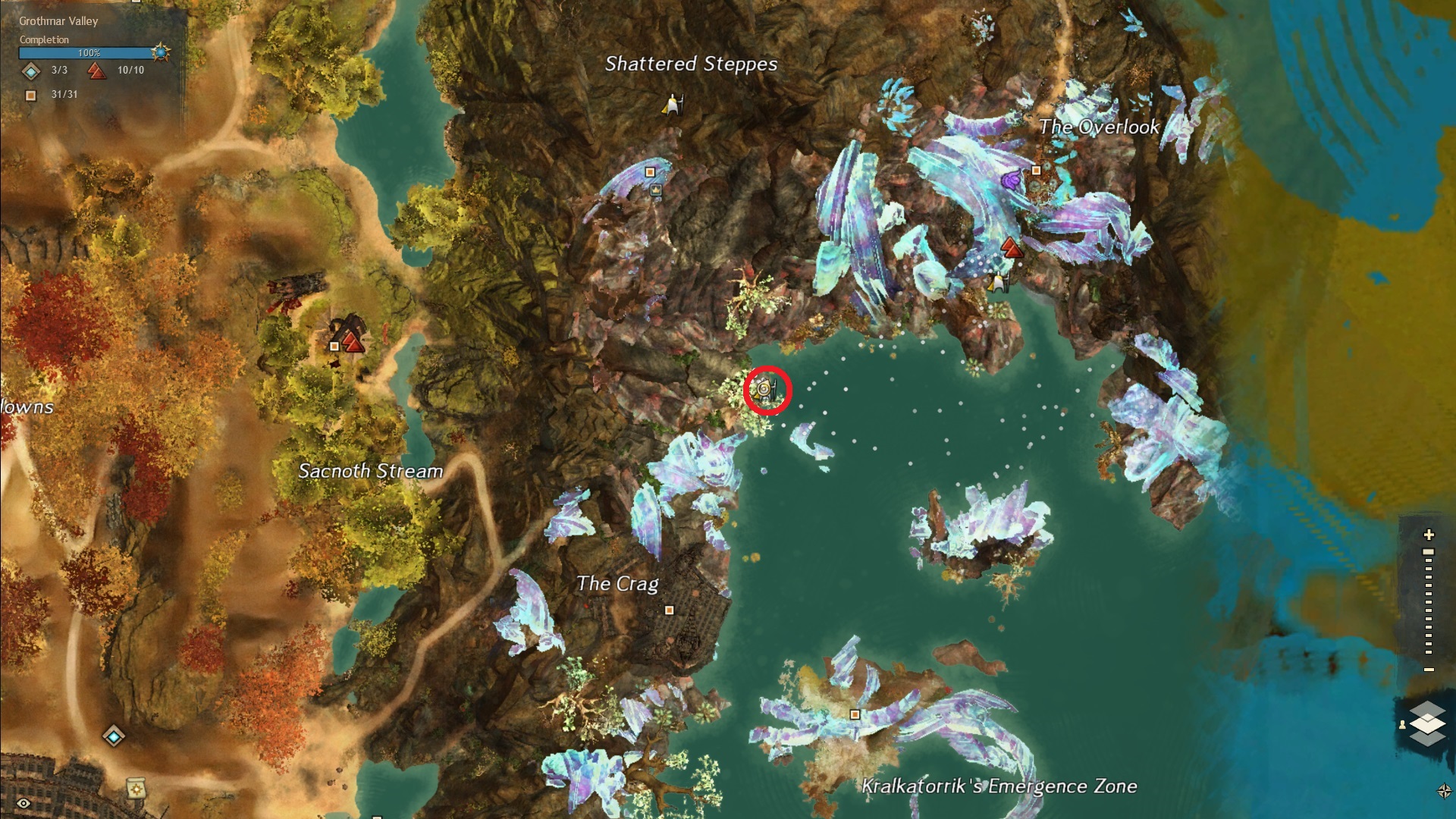Click the scroll with sun emblem marker
The height and width of the screenshot is (819, 1456).
[x=136, y=789]
